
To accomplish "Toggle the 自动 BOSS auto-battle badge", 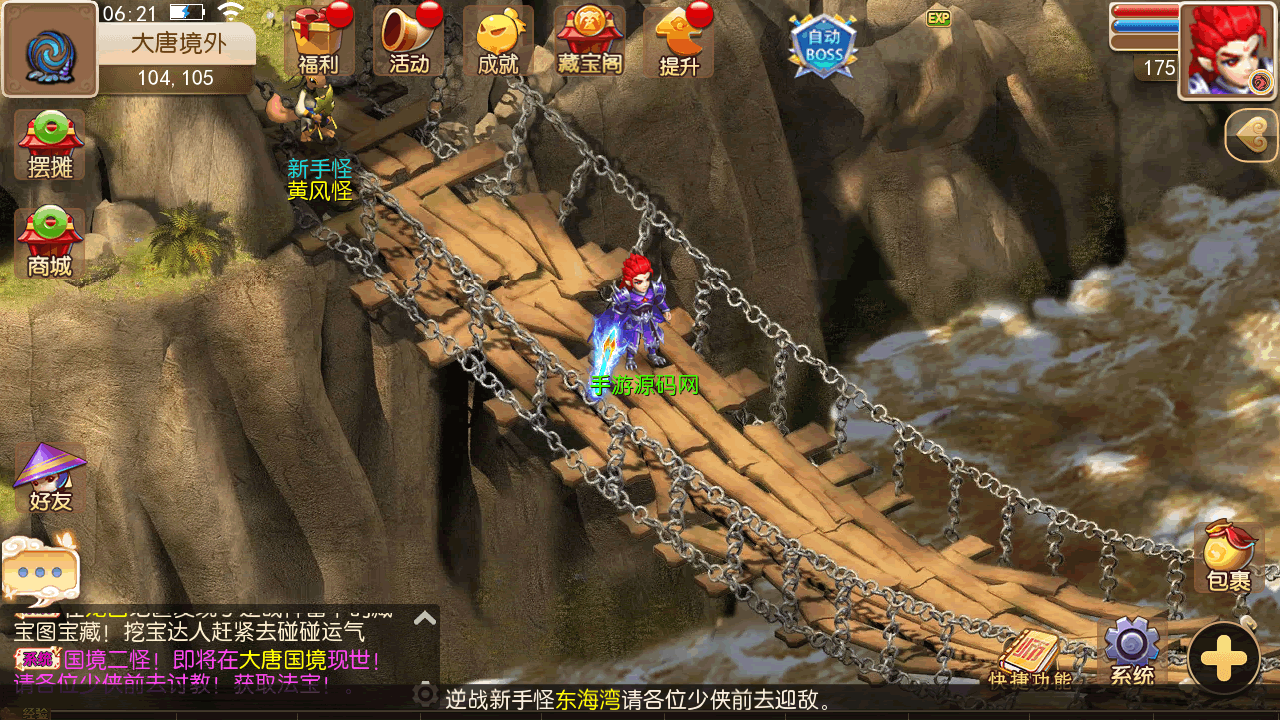I will click(x=823, y=45).
